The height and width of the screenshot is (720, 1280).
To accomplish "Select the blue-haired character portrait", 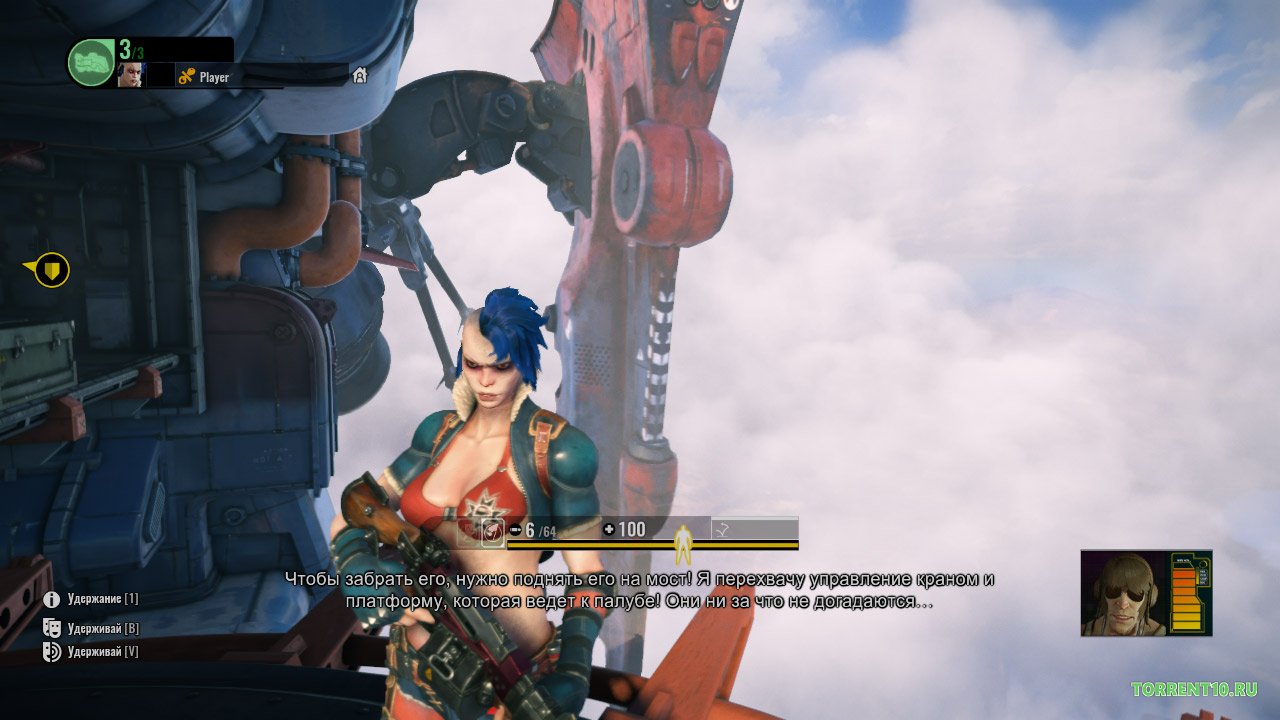I will pos(131,76).
